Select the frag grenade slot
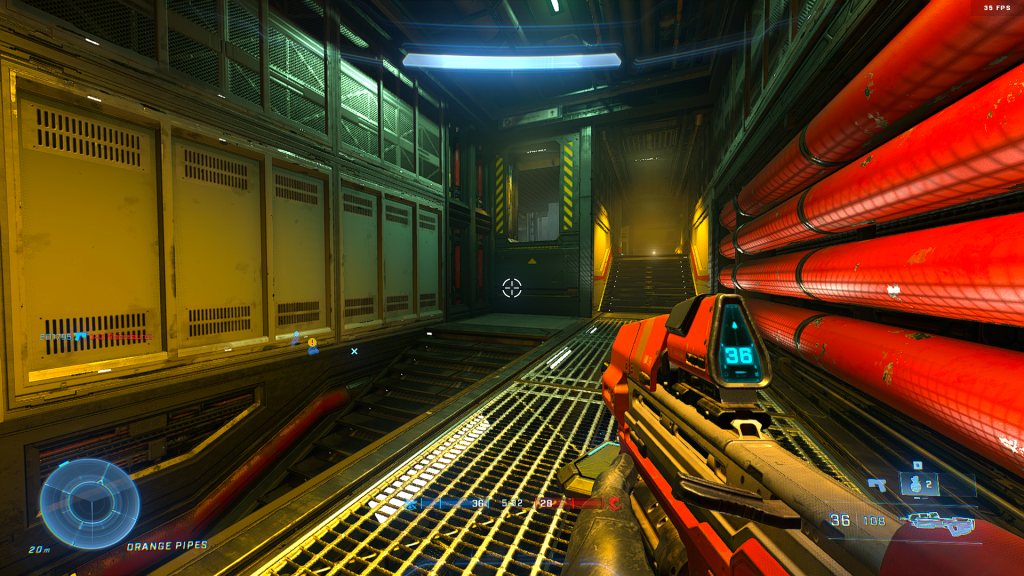The height and width of the screenshot is (576, 1024). pyautogui.click(x=916, y=485)
